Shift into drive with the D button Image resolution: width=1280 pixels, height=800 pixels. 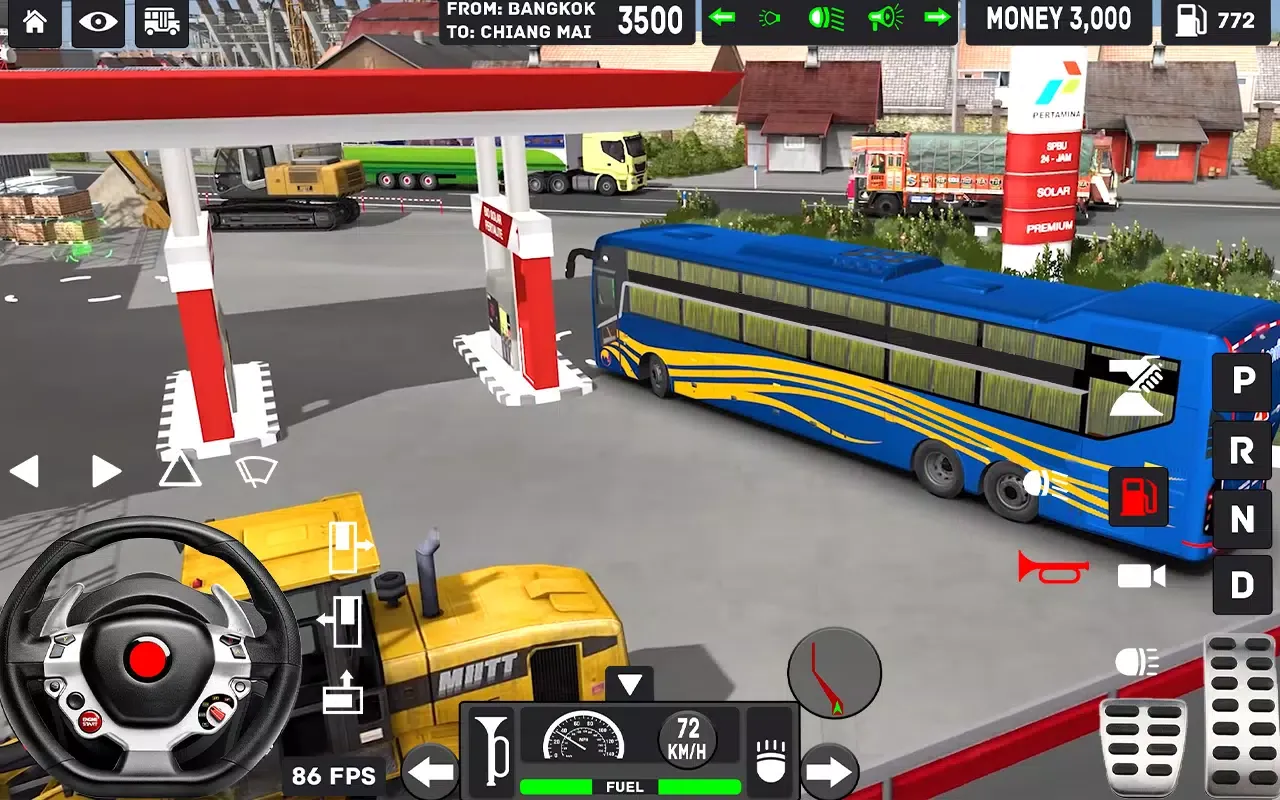(1242, 585)
